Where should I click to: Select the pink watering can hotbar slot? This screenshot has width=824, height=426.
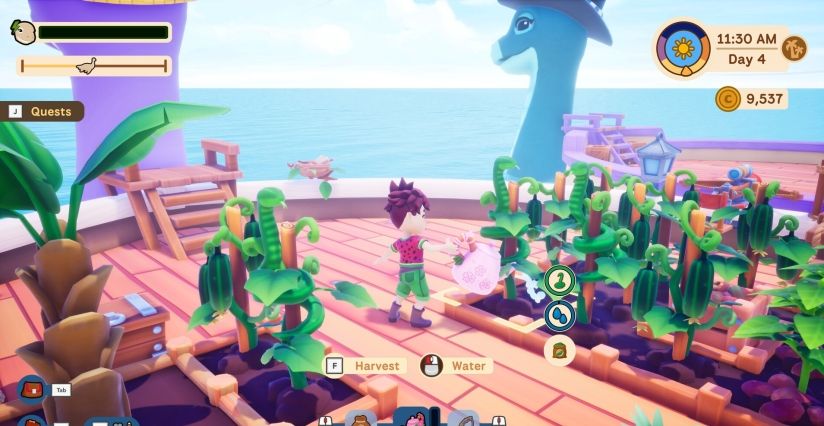tap(411, 418)
